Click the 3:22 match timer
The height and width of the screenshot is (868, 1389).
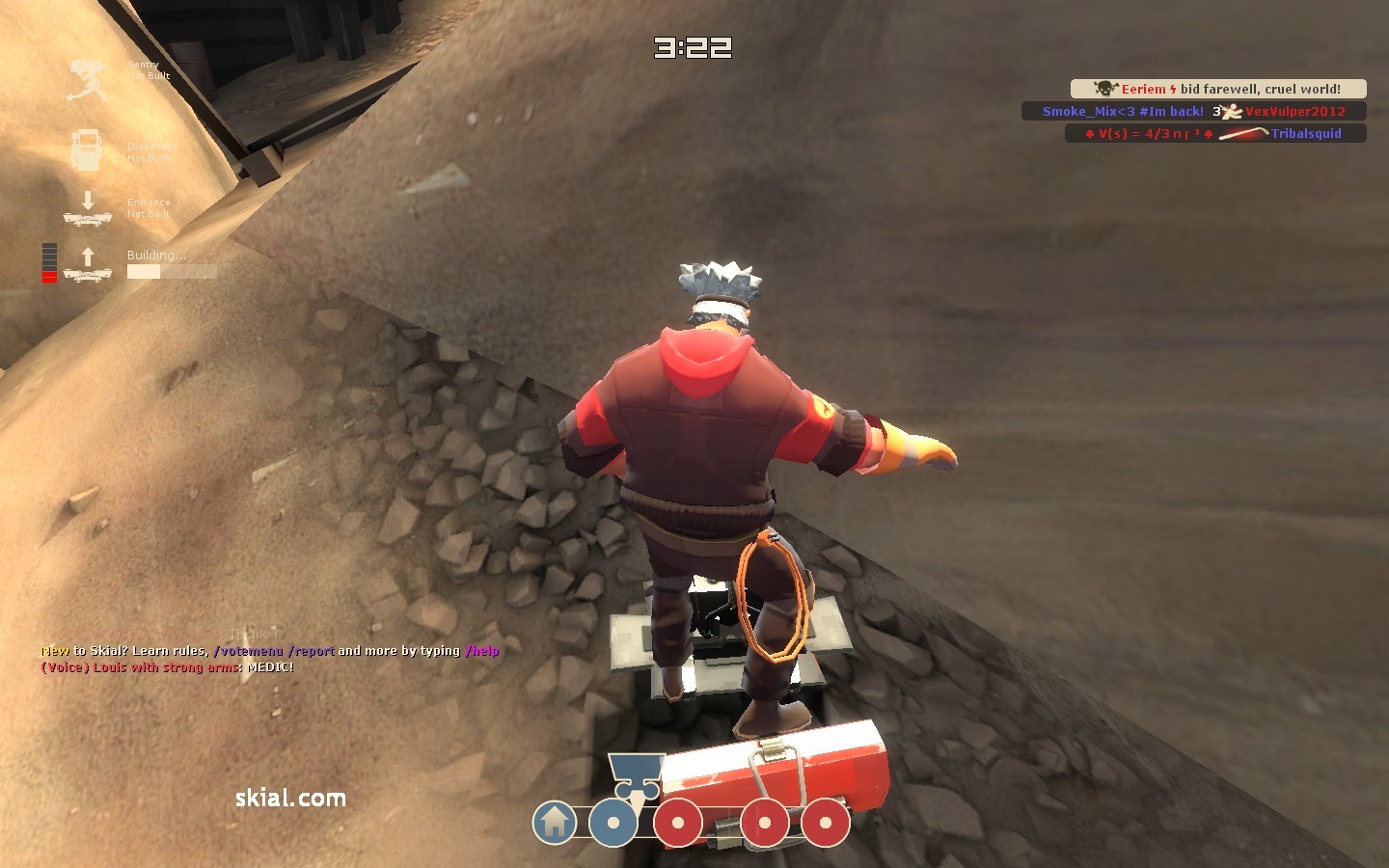pos(694,49)
